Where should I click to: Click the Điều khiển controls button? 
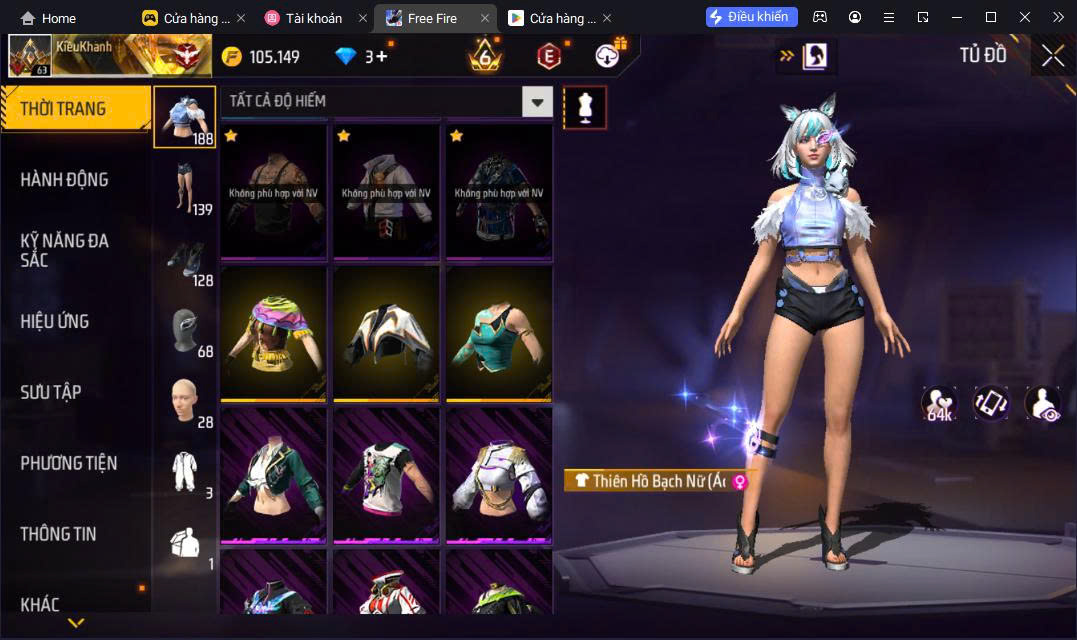[752, 17]
